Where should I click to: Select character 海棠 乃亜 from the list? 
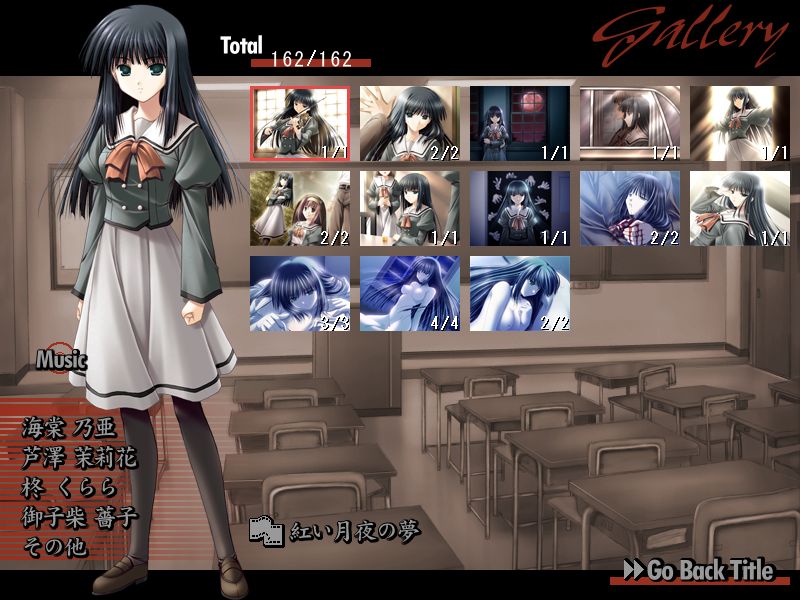pos(69,428)
